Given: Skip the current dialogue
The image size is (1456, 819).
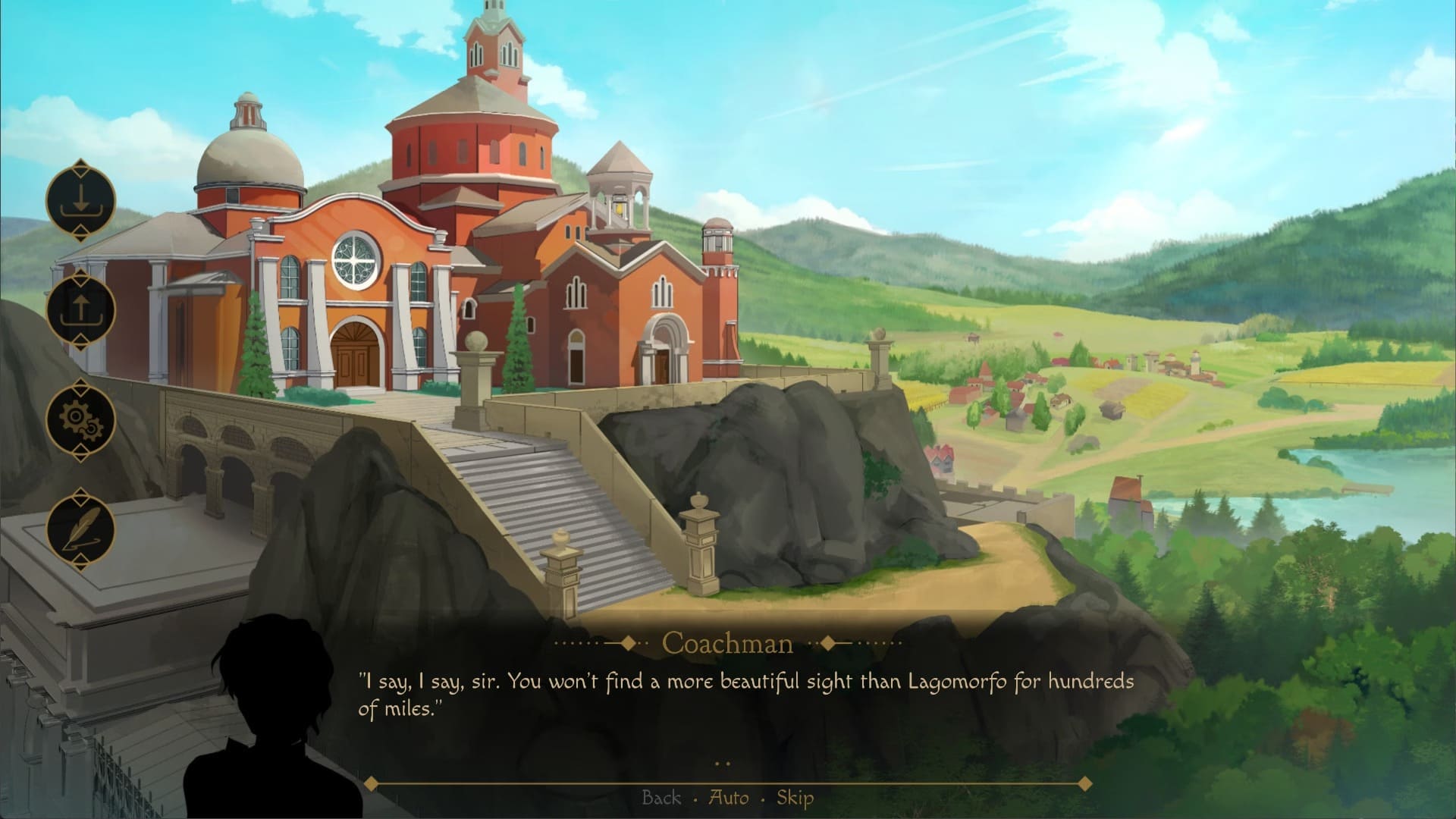Looking at the screenshot, I should 795,798.
